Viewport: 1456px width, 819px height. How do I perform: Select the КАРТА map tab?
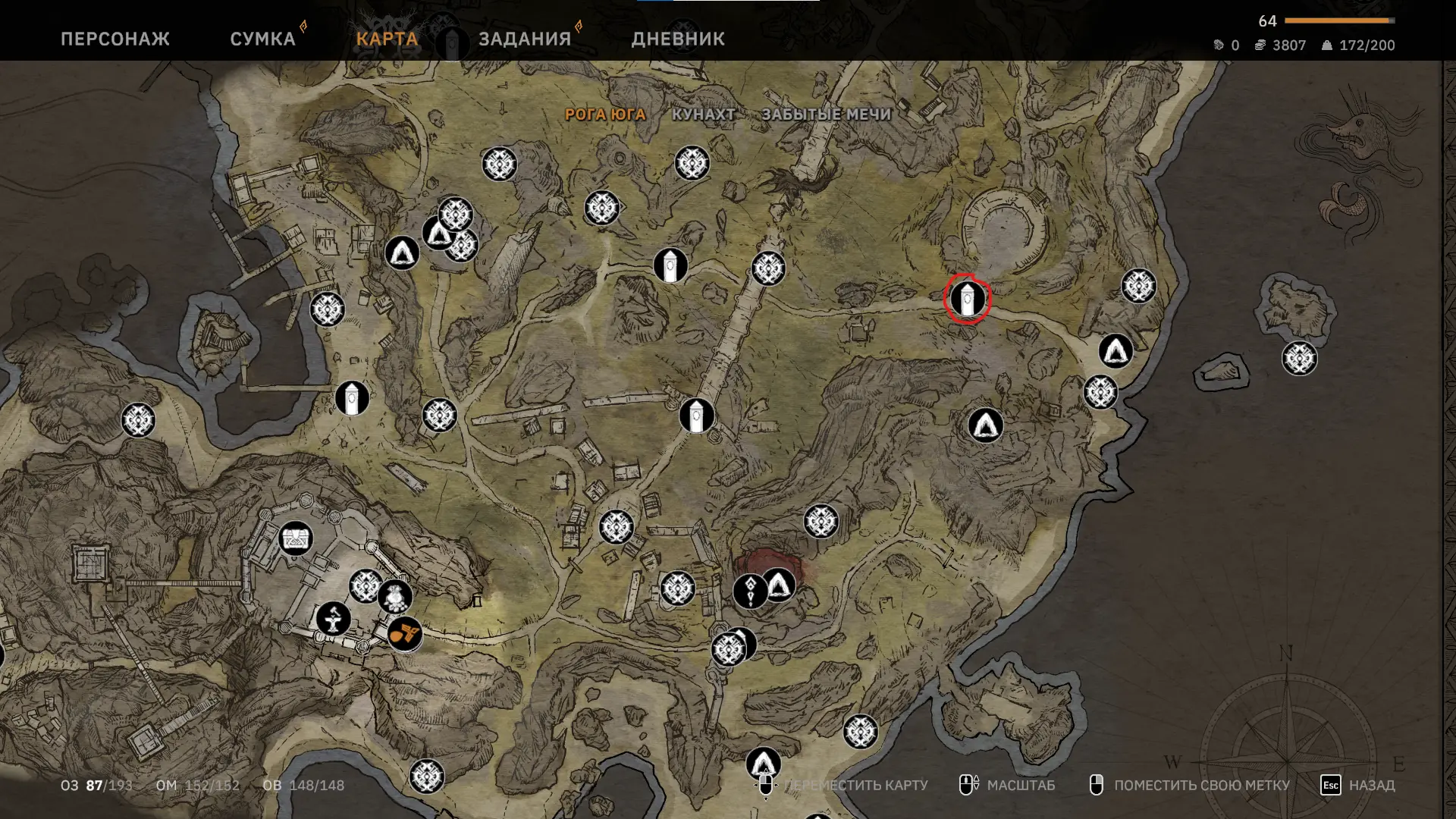(387, 39)
